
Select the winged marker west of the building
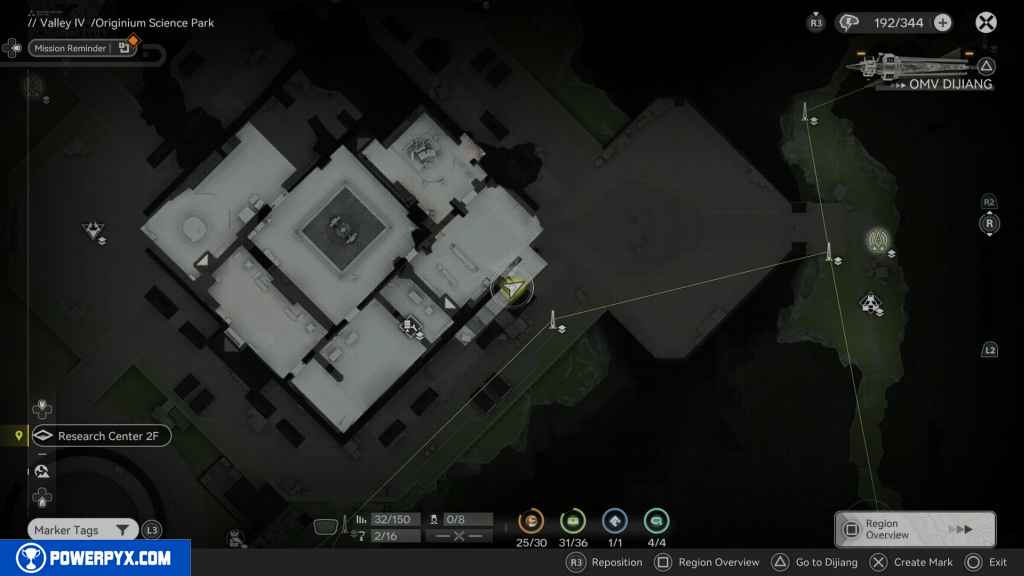click(x=93, y=231)
